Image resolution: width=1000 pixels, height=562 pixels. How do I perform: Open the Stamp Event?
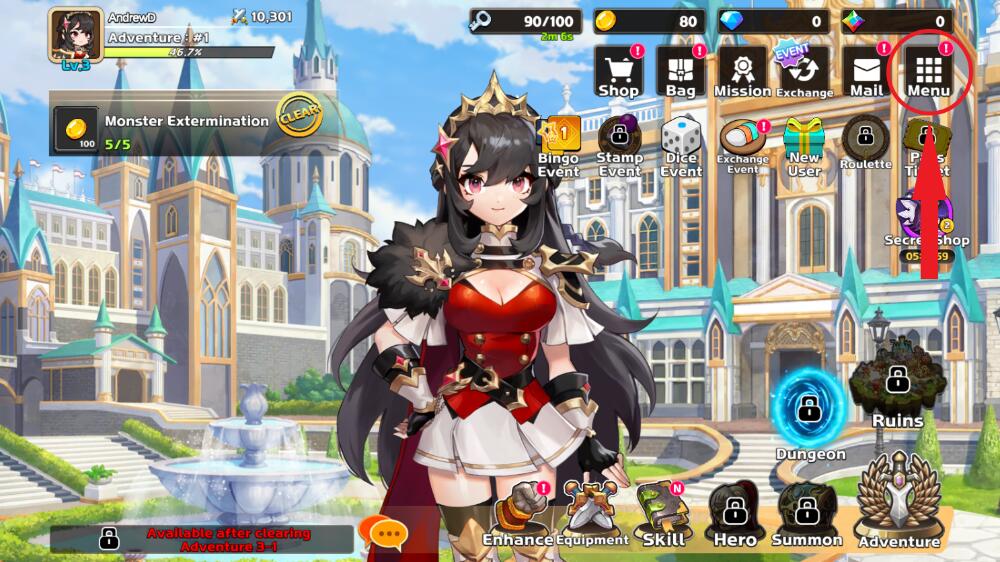tap(620, 146)
